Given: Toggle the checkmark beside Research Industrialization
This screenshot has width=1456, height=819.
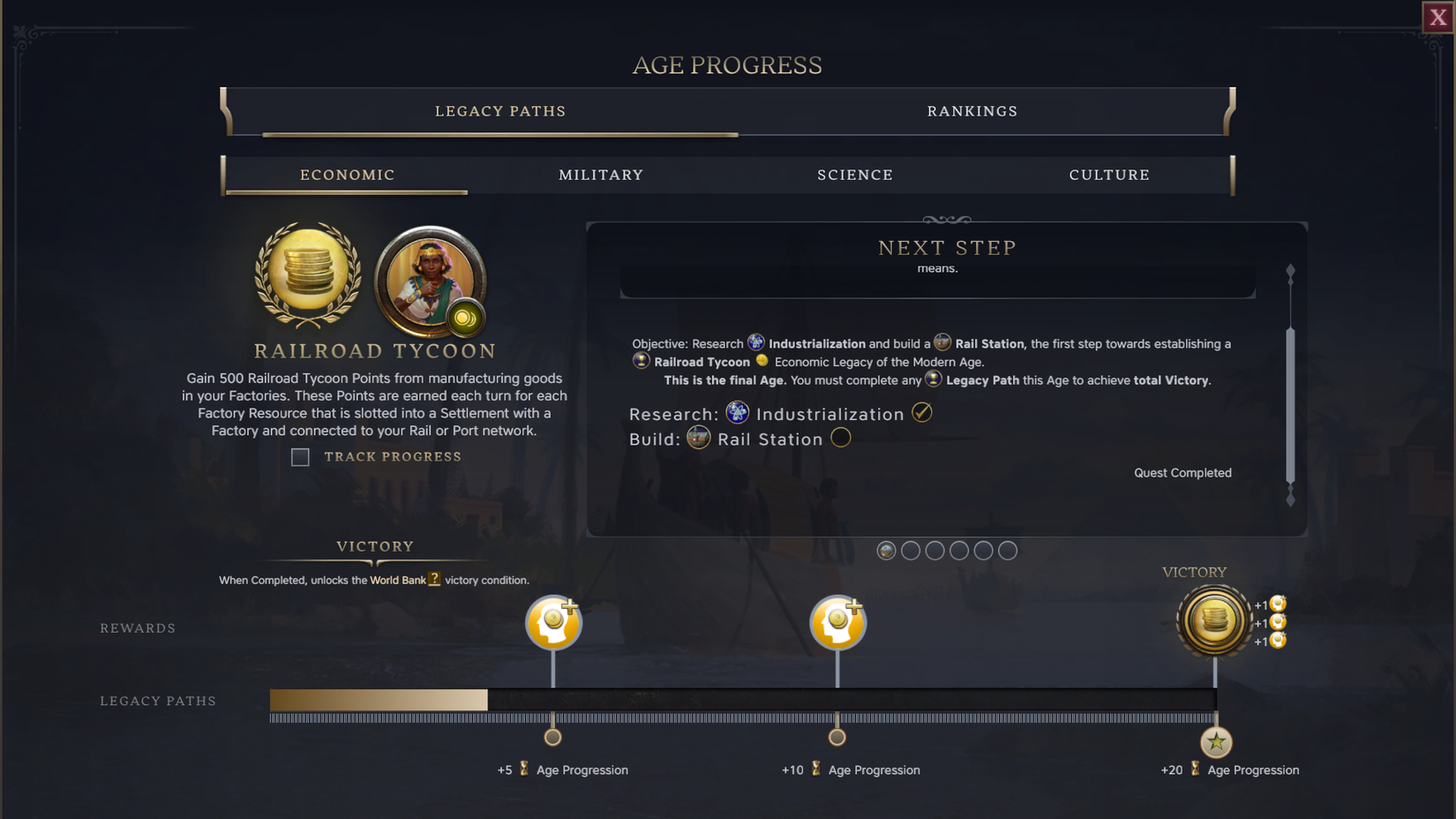Looking at the screenshot, I should click(x=922, y=412).
